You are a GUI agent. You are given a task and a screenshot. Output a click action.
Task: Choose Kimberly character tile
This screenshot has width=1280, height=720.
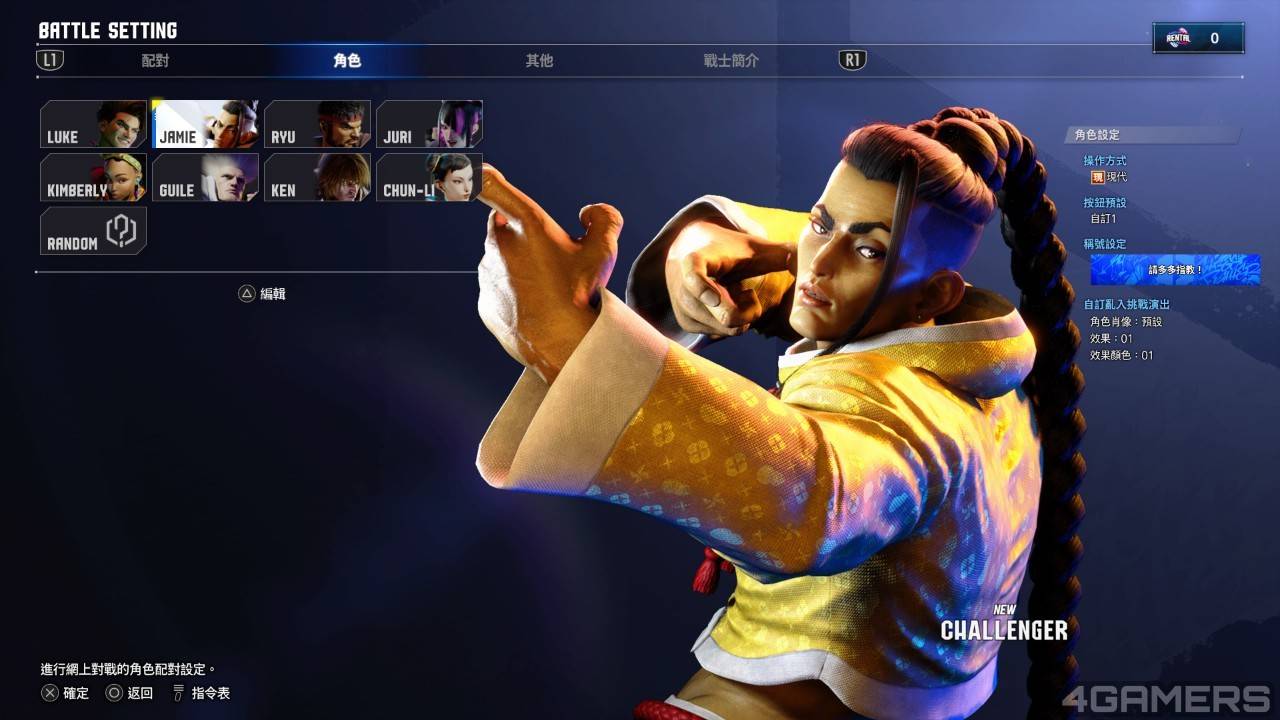pos(93,178)
